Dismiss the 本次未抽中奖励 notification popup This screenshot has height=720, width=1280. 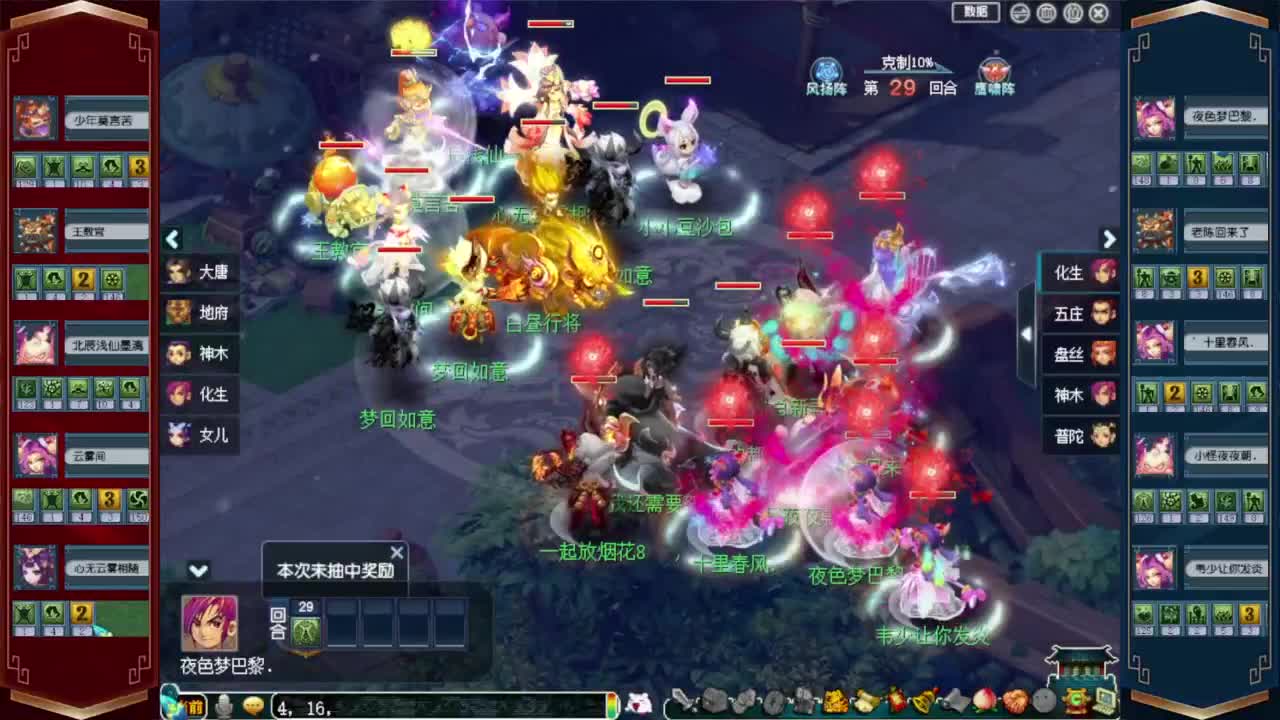pyautogui.click(x=397, y=551)
